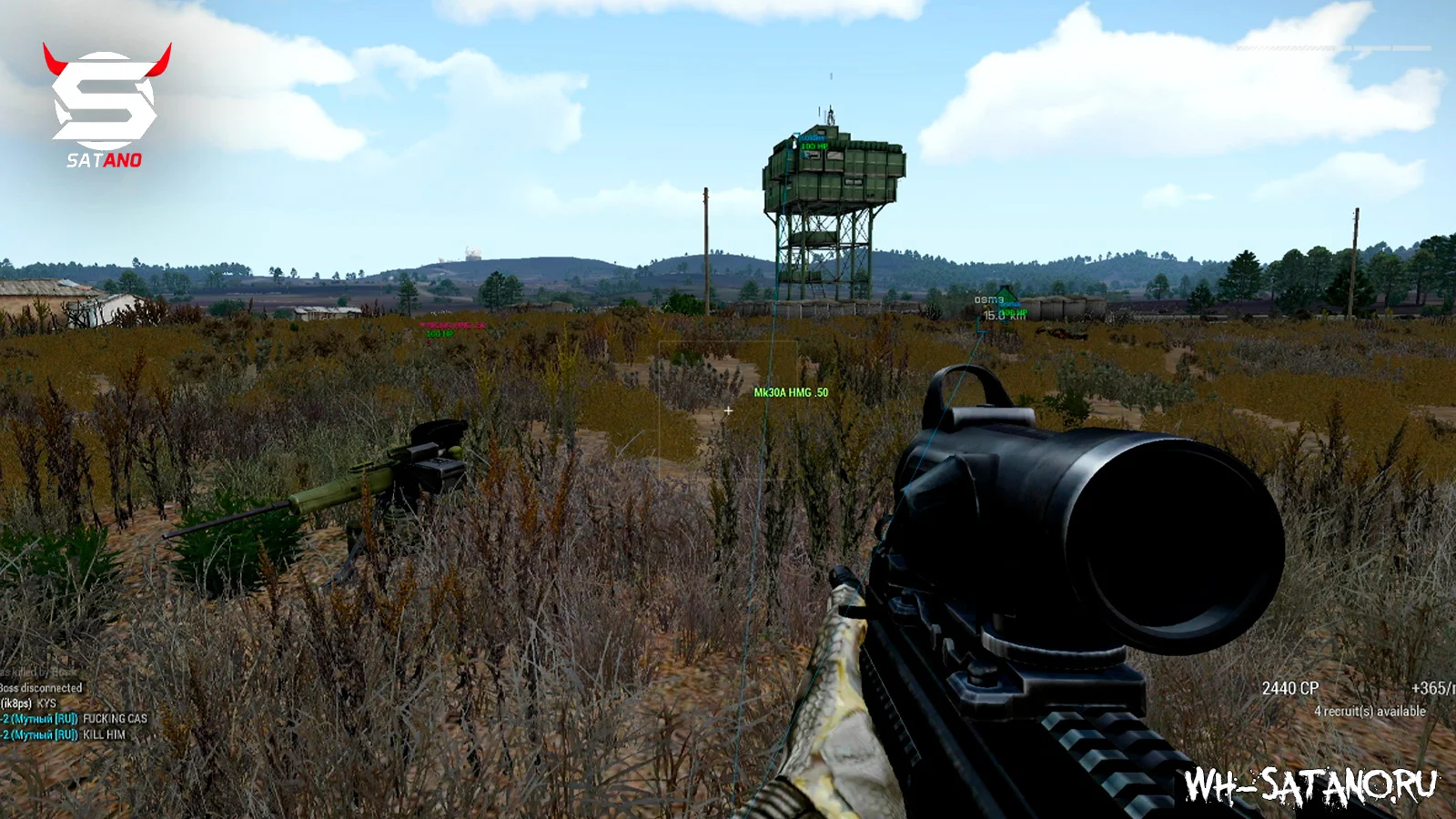Click the SATANO devil-horned logo

pos(106,104)
